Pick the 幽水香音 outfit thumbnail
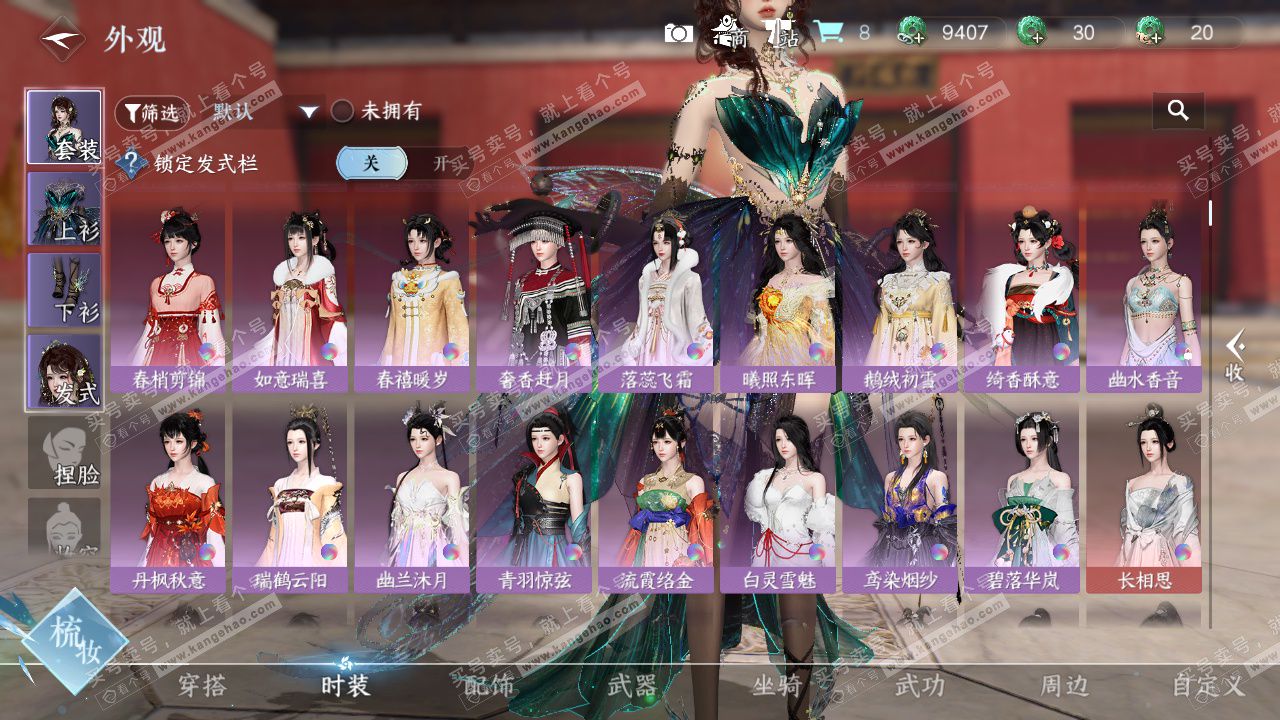 [1144, 297]
